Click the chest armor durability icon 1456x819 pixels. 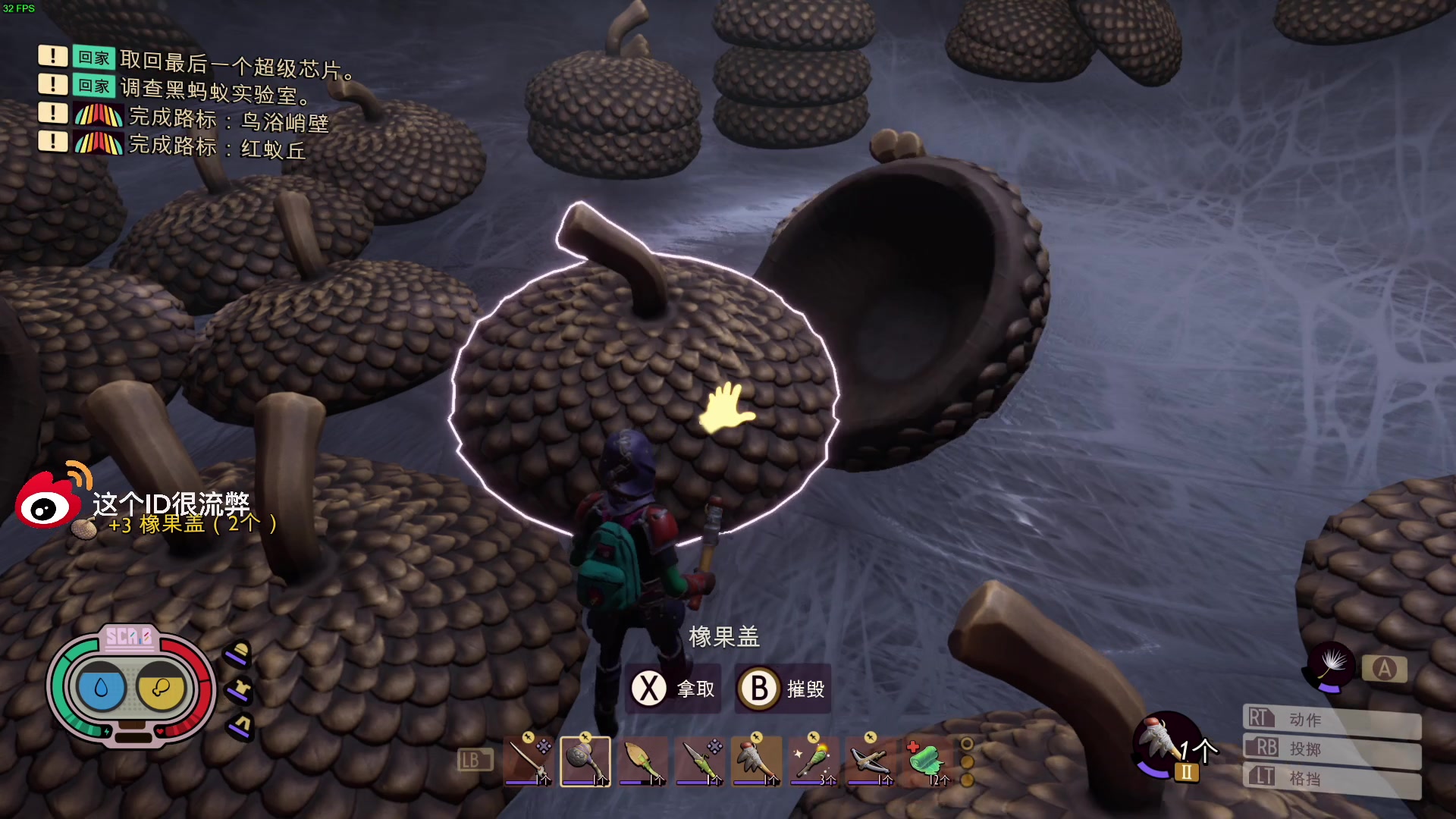pyautogui.click(x=240, y=690)
